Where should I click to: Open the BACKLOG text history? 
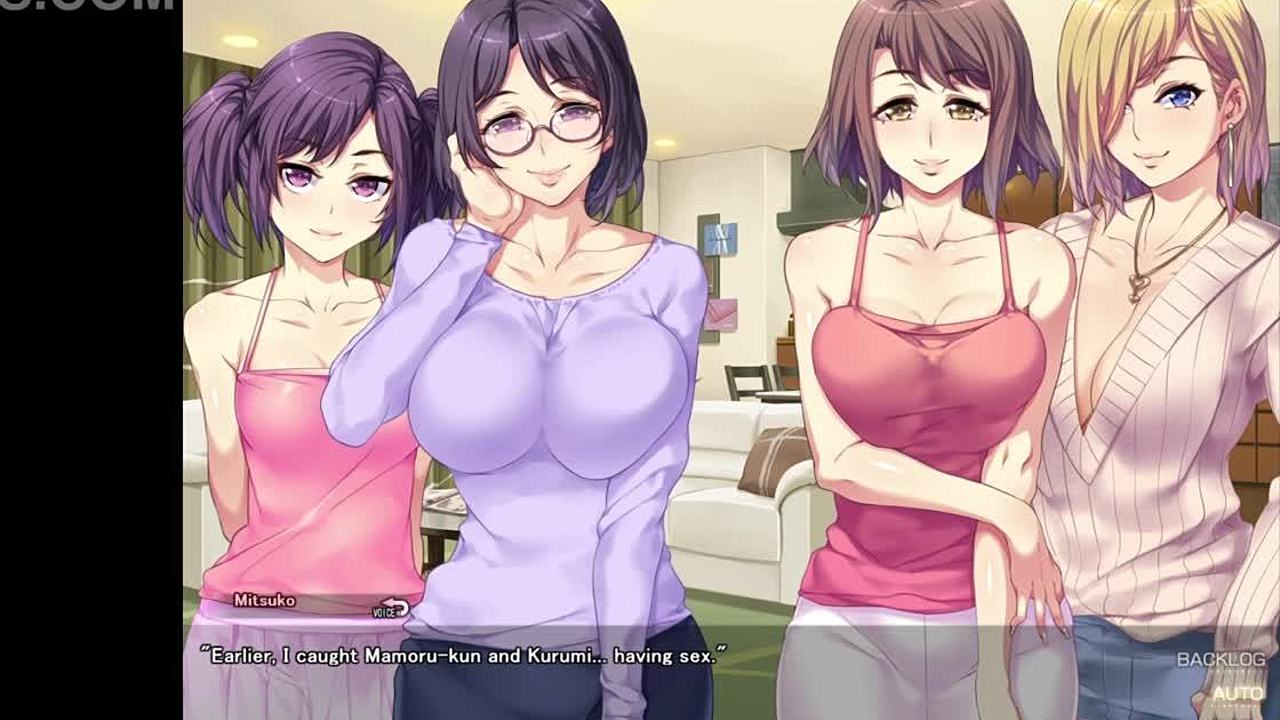[x=1220, y=660]
